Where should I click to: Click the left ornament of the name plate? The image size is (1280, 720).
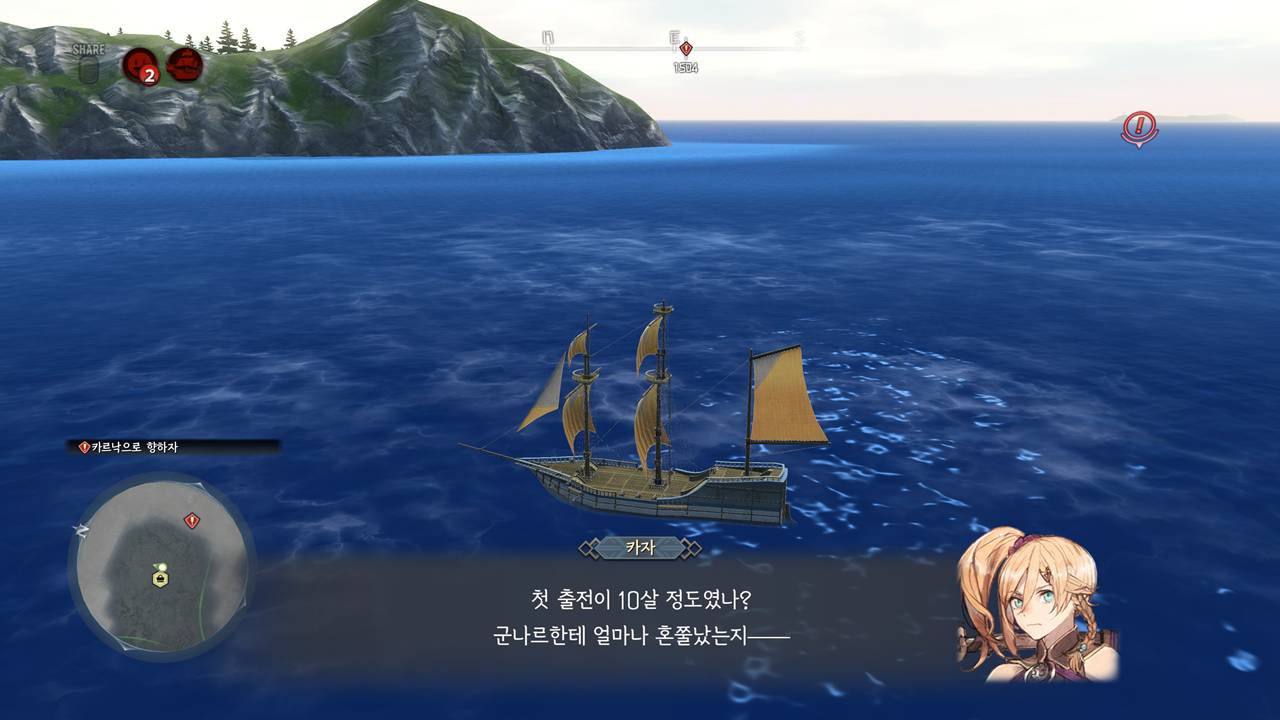point(587,546)
